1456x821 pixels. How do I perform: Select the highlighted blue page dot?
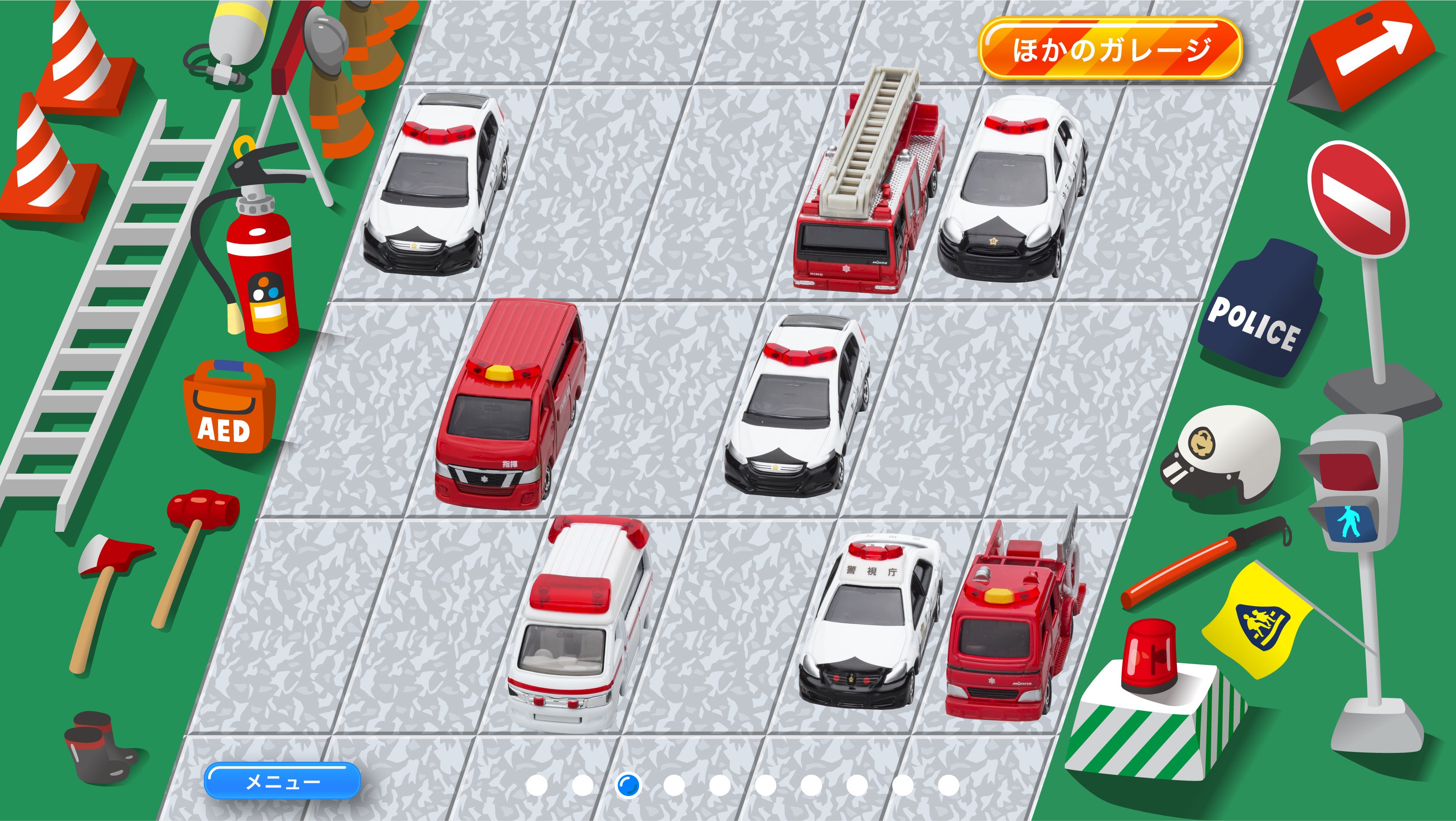pos(628,785)
